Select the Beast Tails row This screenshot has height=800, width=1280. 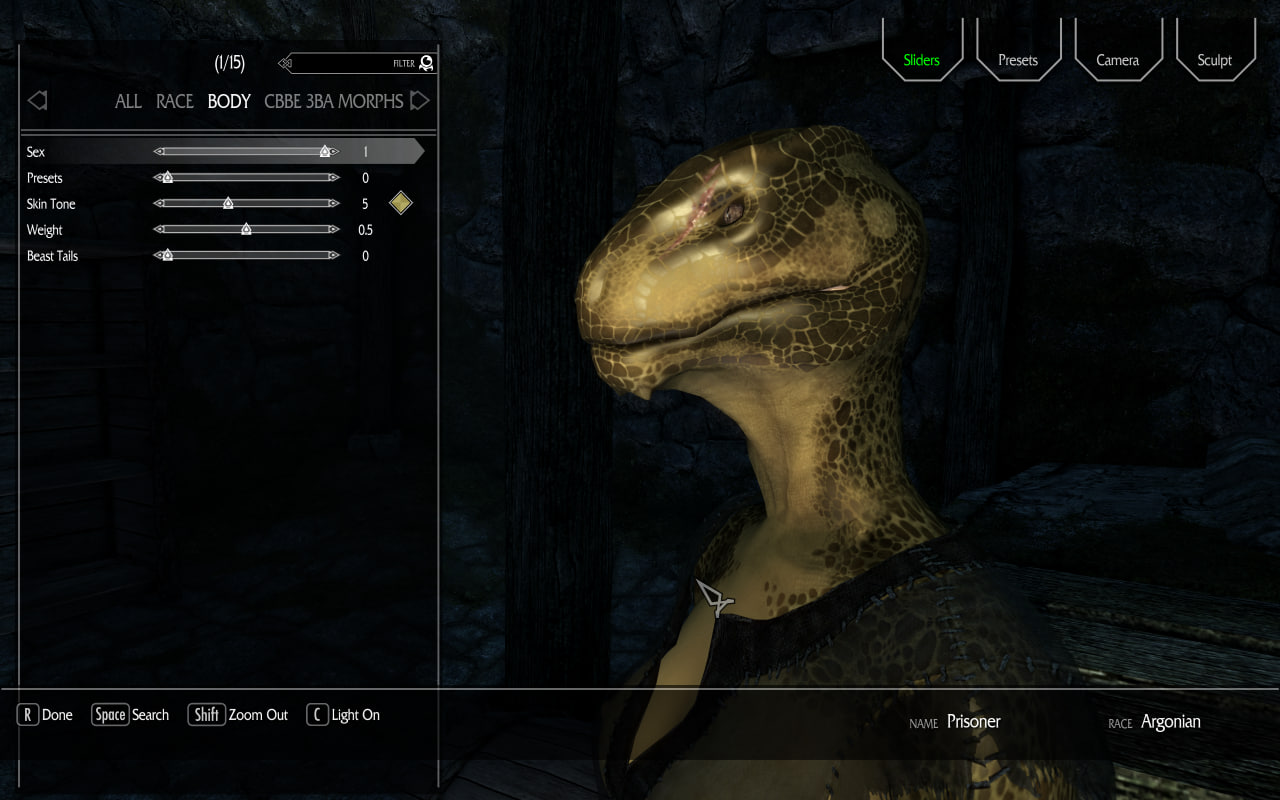52,256
